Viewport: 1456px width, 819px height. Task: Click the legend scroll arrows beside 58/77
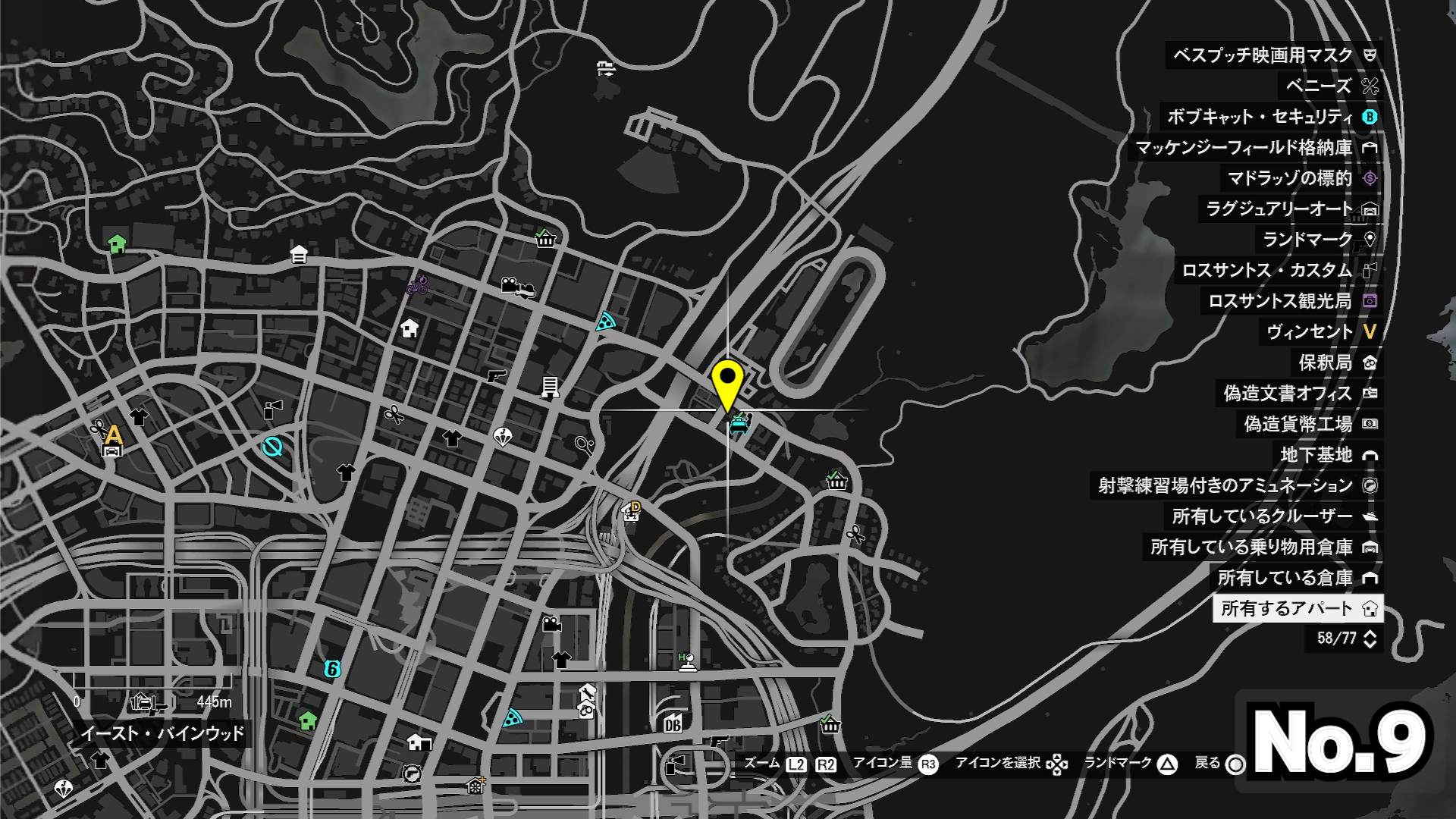(1370, 639)
